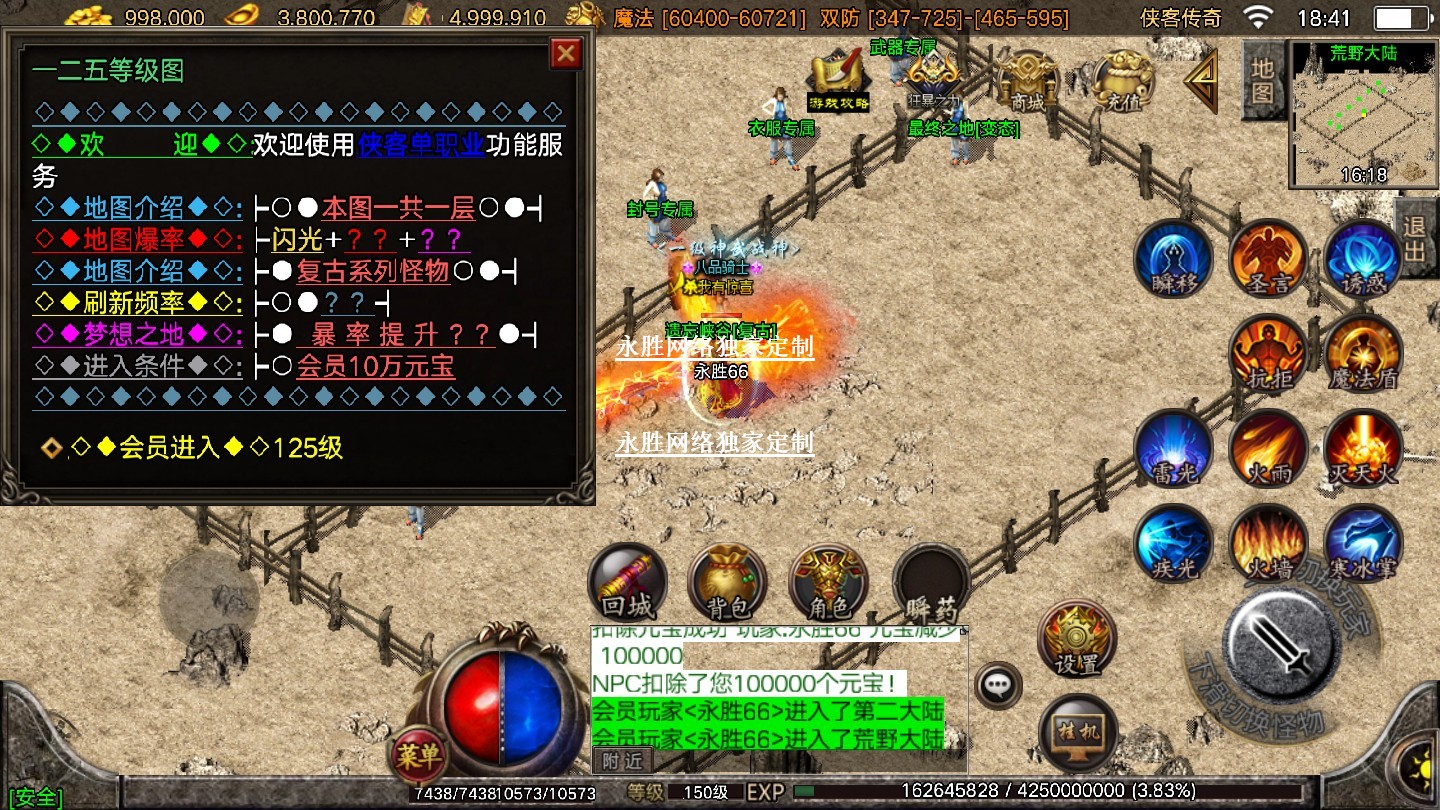This screenshot has width=1440, height=810.
Task: Open the 游戏攻略 guide icon
Action: [x=838, y=80]
